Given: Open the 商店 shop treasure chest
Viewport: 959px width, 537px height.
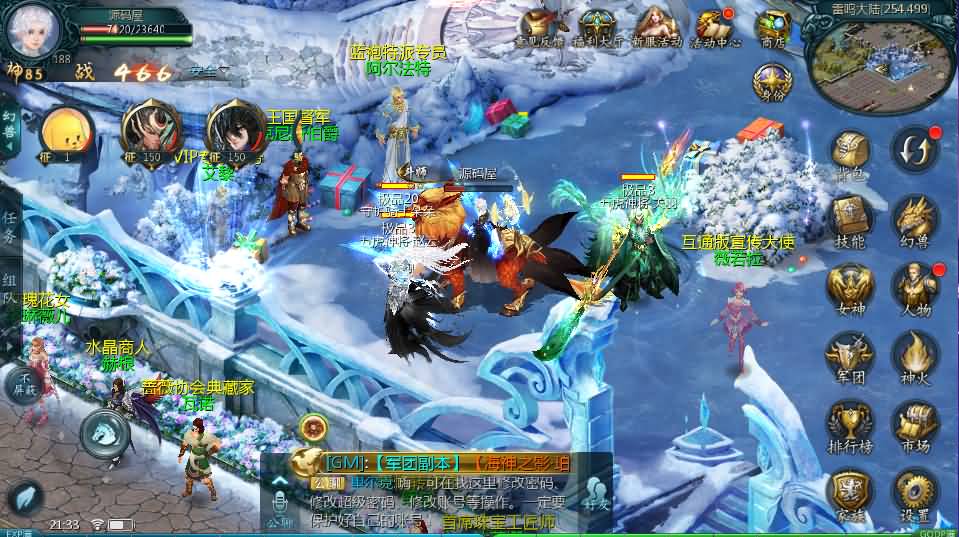Looking at the screenshot, I should (x=773, y=28).
